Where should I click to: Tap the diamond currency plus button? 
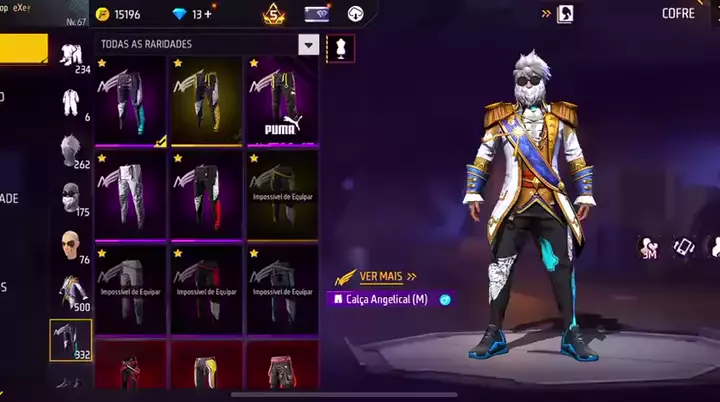(x=207, y=14)
